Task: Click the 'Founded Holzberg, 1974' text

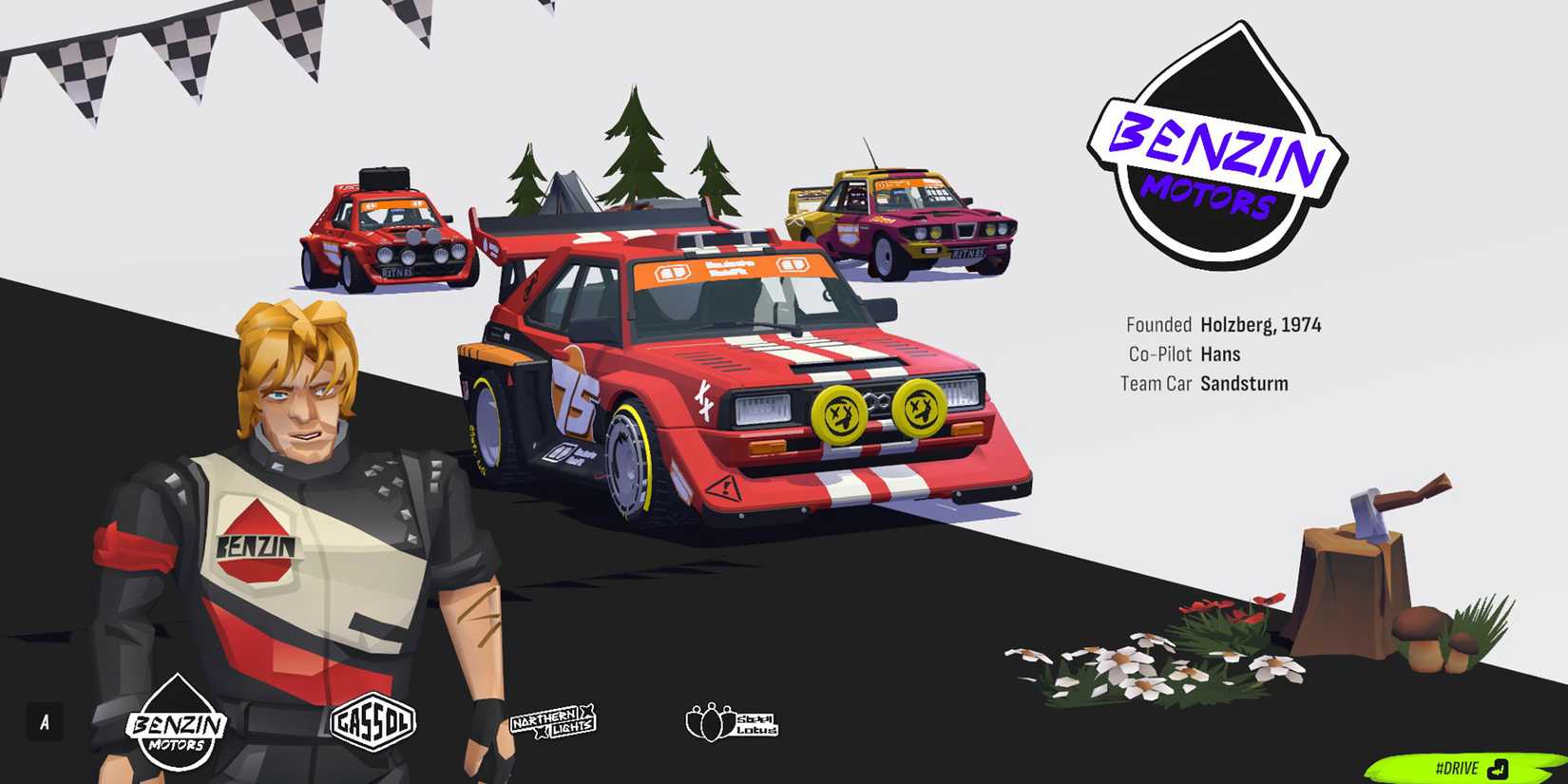Action: coord(1222,324)
